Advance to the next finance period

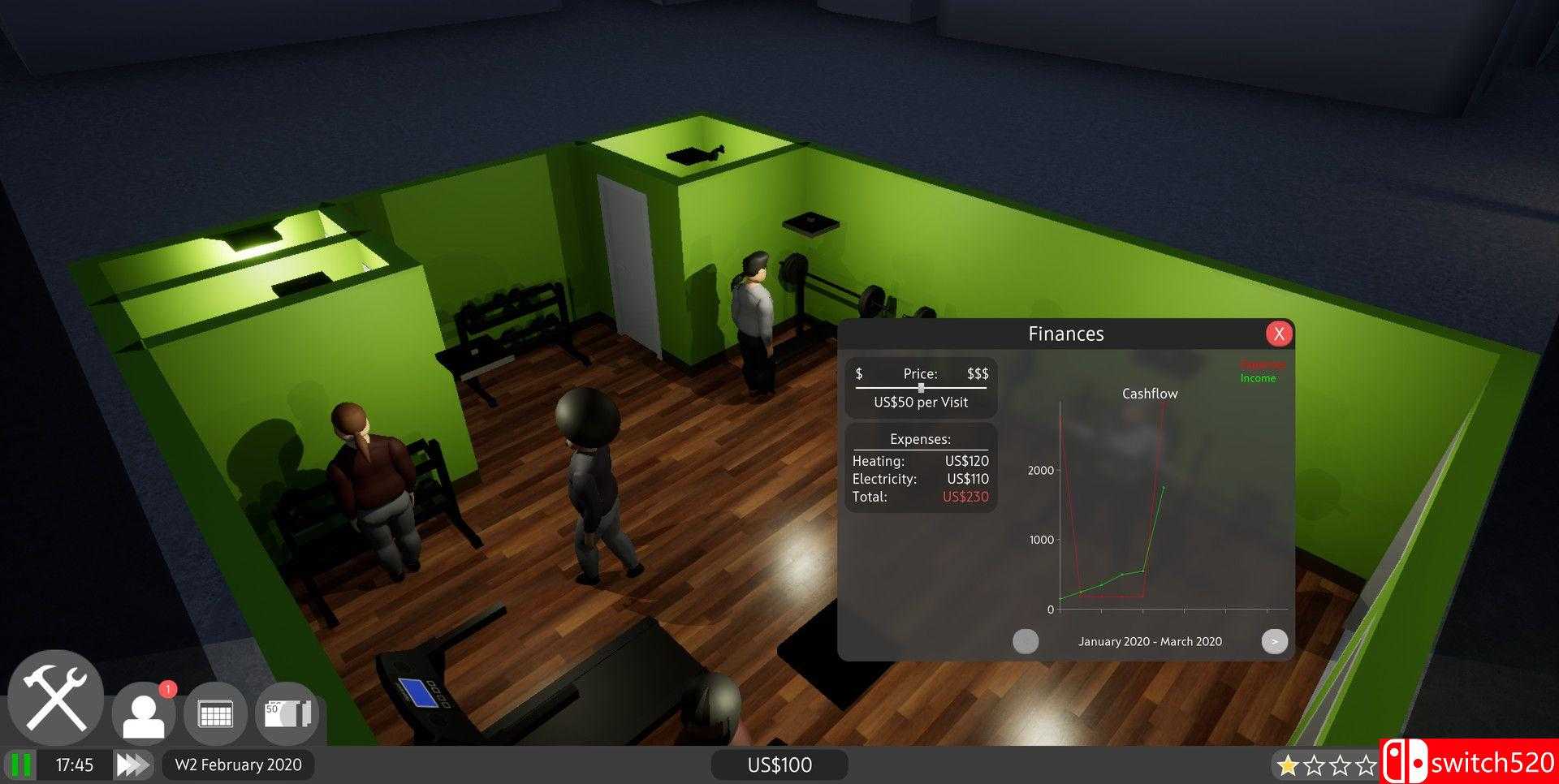1275,641
